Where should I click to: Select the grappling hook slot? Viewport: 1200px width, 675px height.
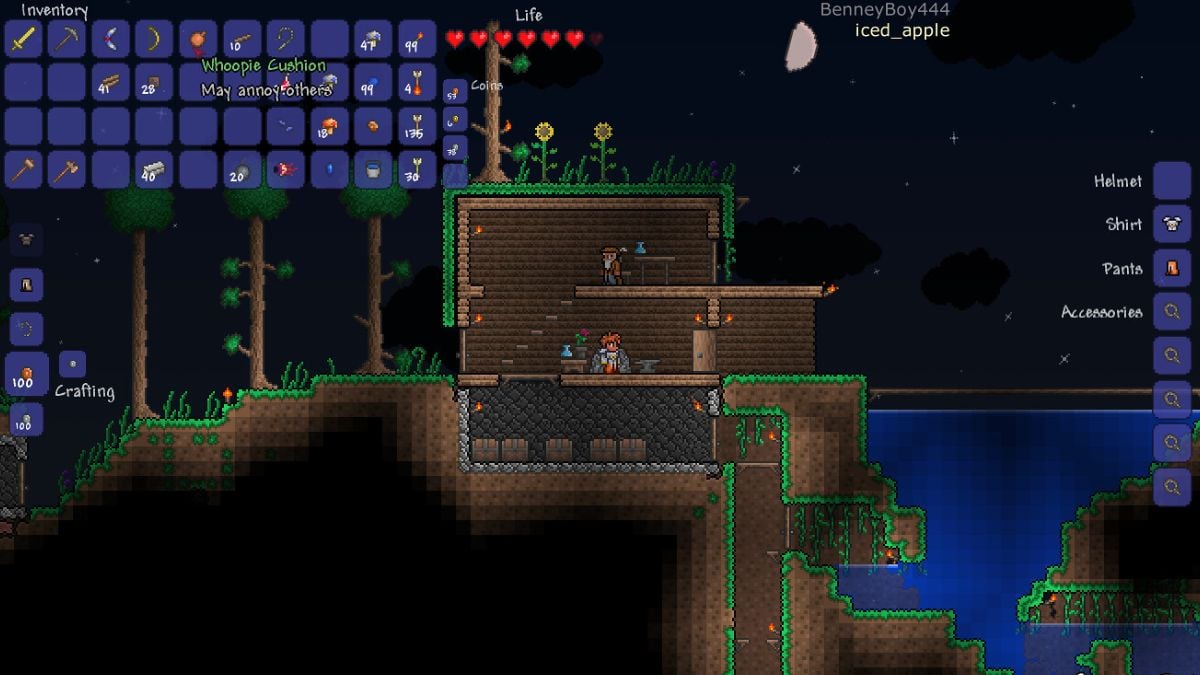point(286,40)
